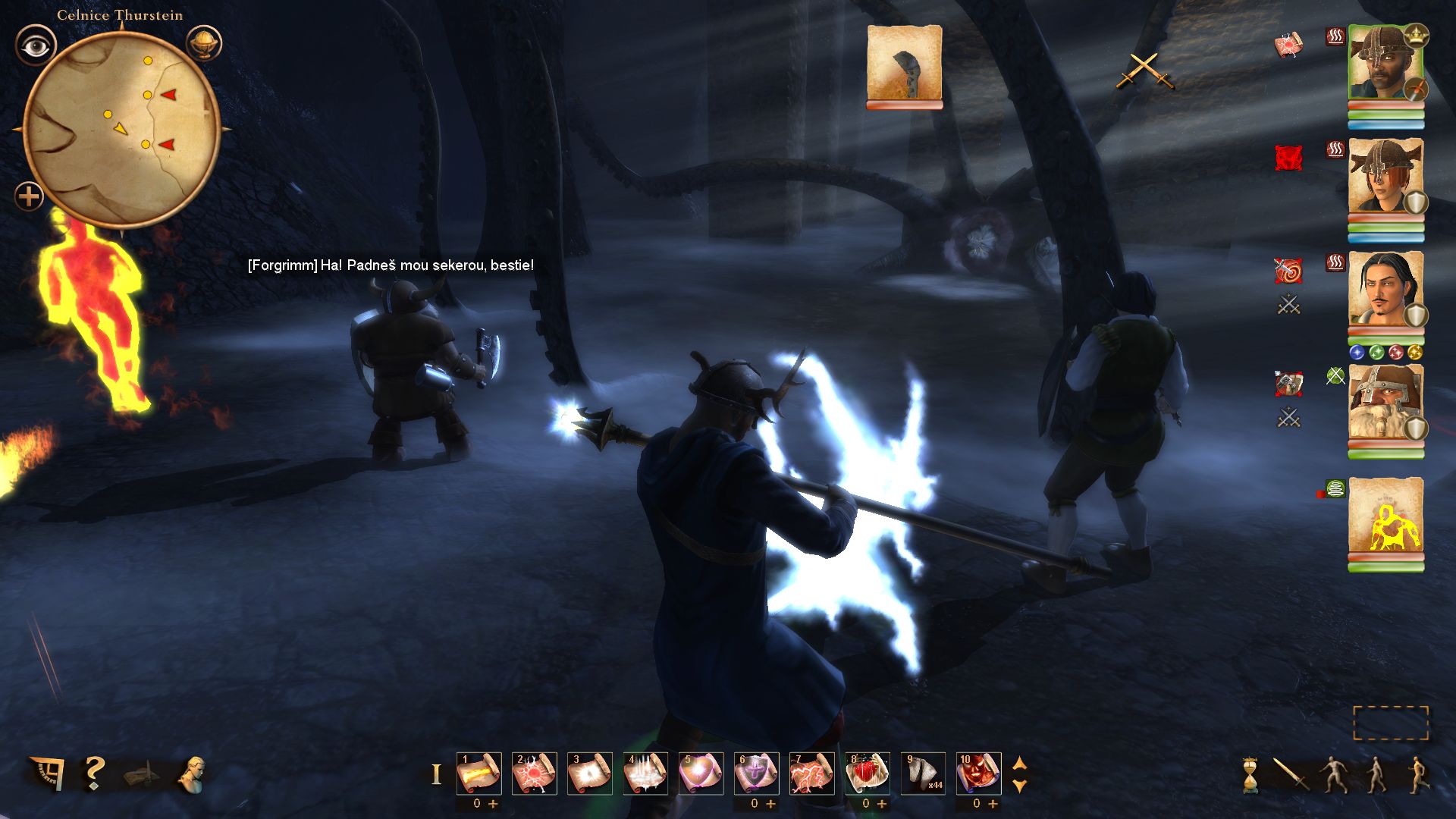Activate the demon mask spell in slot 10
The height and width of the screenshot is (819, 1456).
(978, 773)
